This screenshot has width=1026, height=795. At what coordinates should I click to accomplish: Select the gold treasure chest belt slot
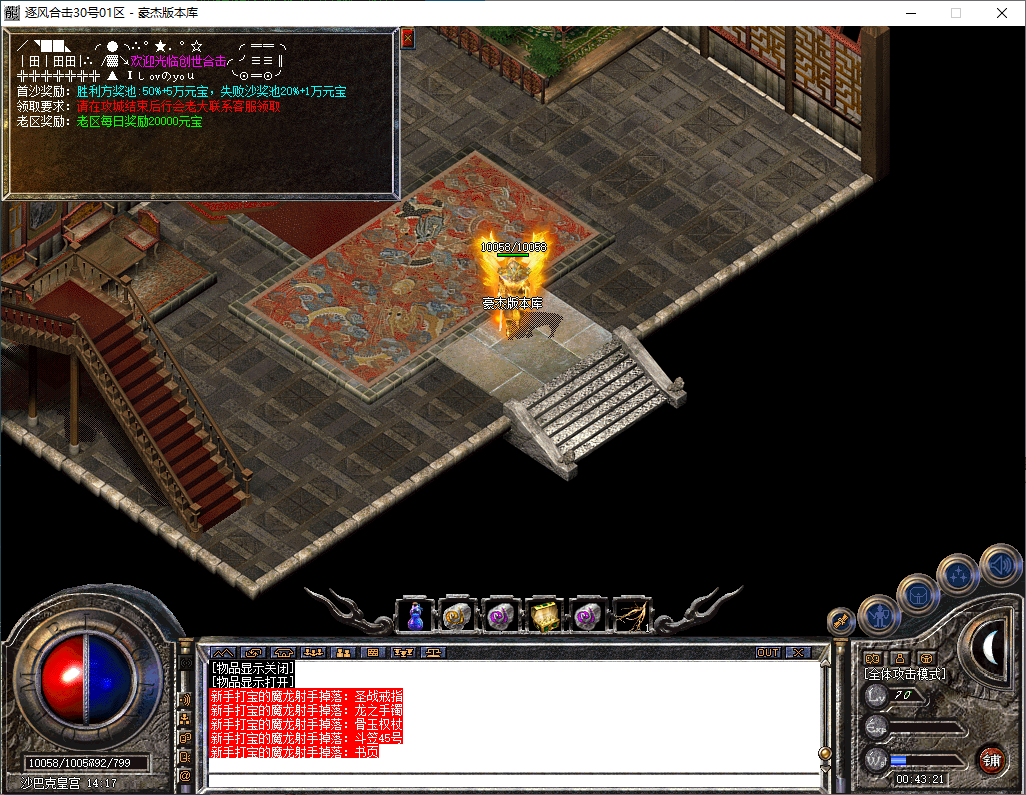(545, 615)
